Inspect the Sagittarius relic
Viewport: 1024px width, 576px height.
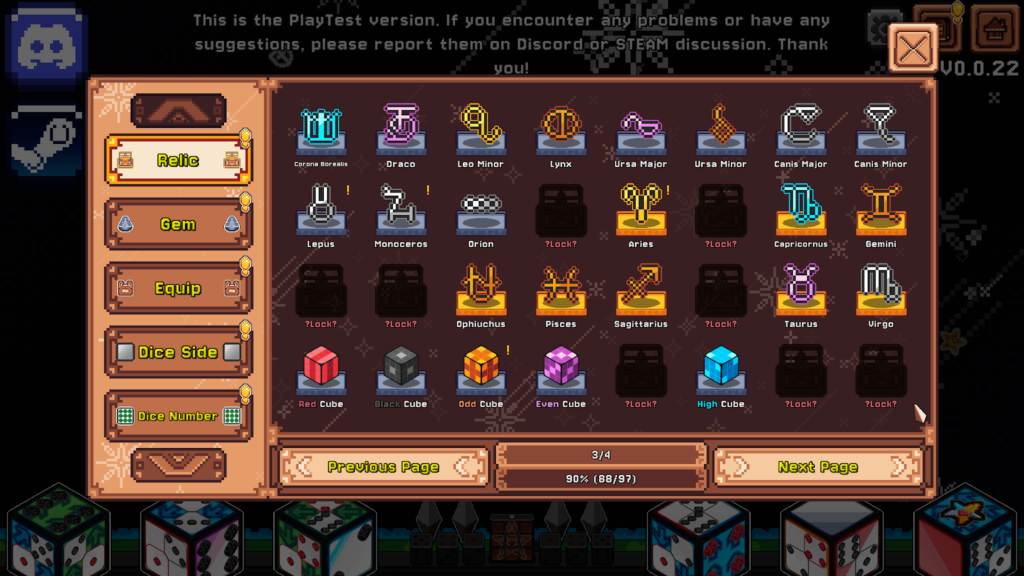(641, 290)
